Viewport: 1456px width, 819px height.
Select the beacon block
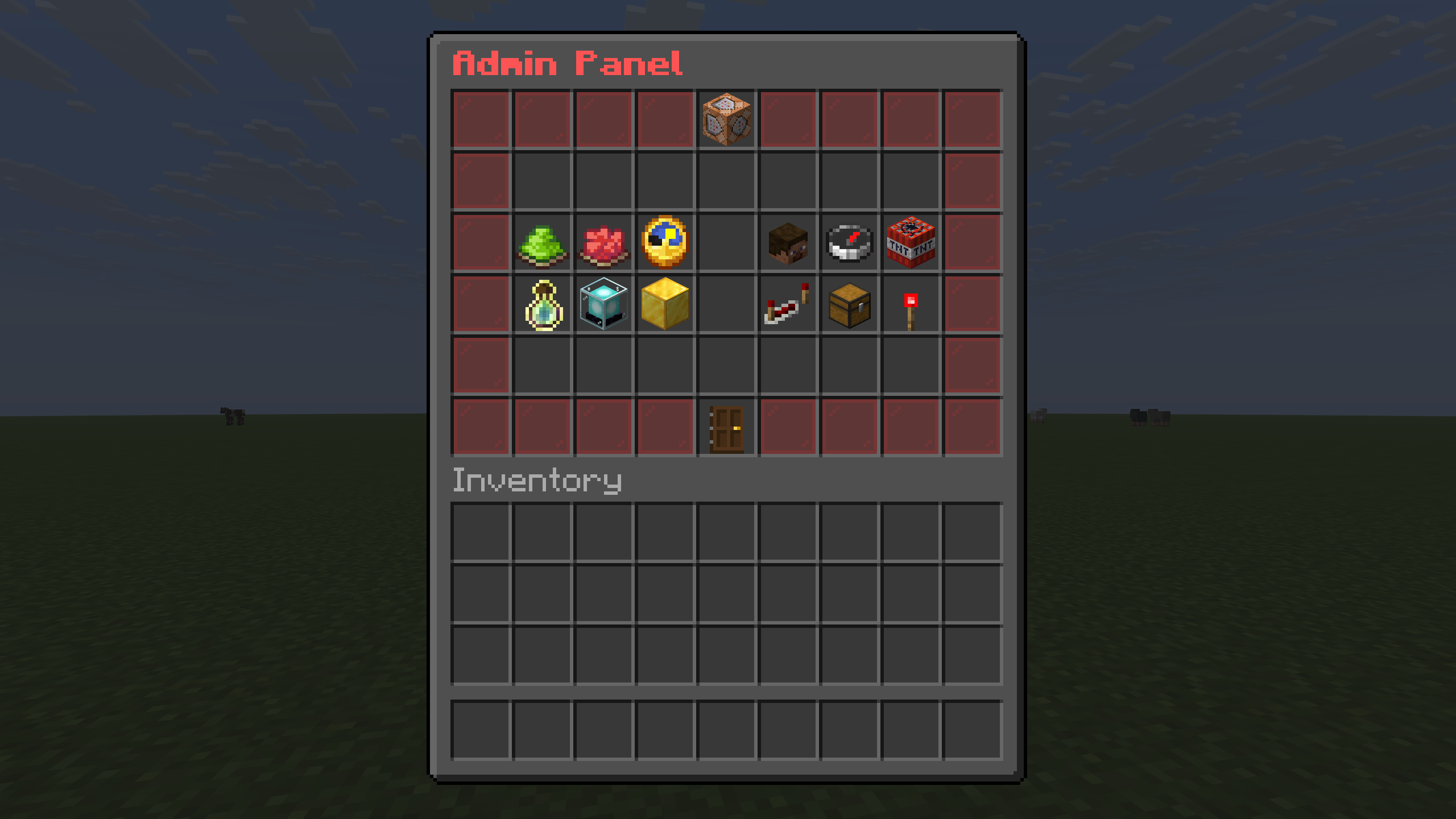603,304
